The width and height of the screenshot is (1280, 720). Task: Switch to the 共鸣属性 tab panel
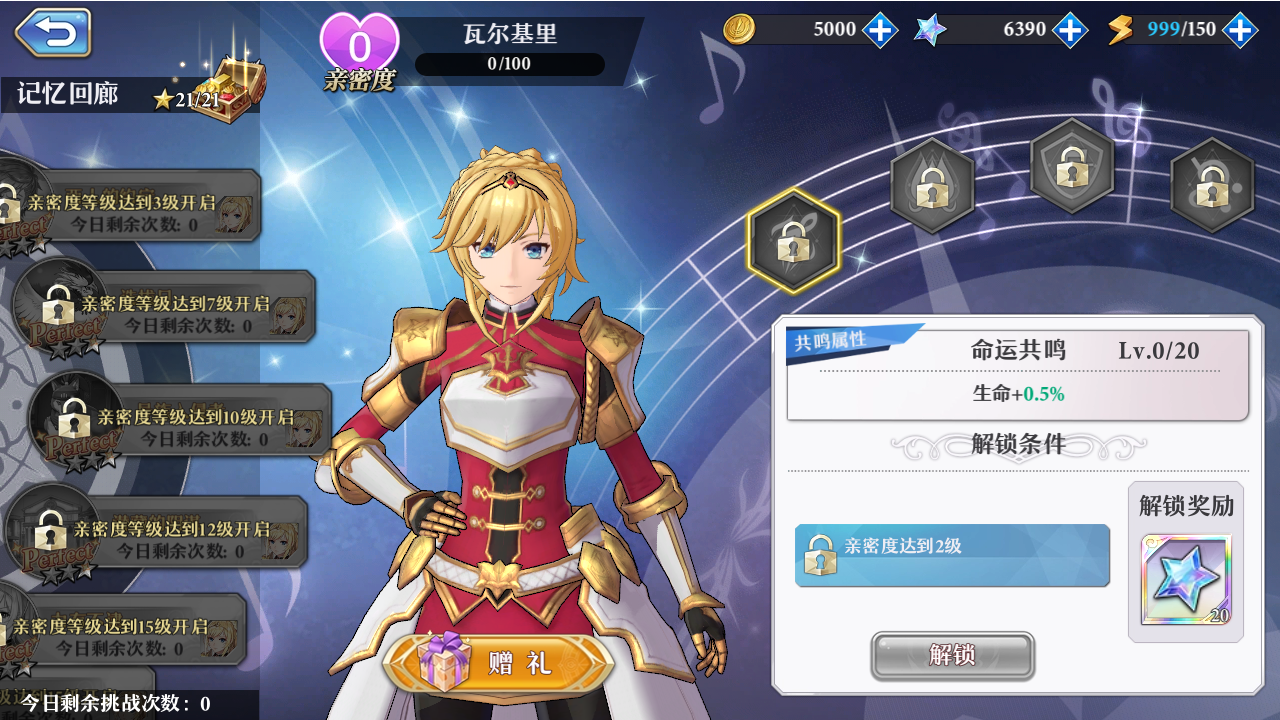pyautogui.click(x=832, y=338)
